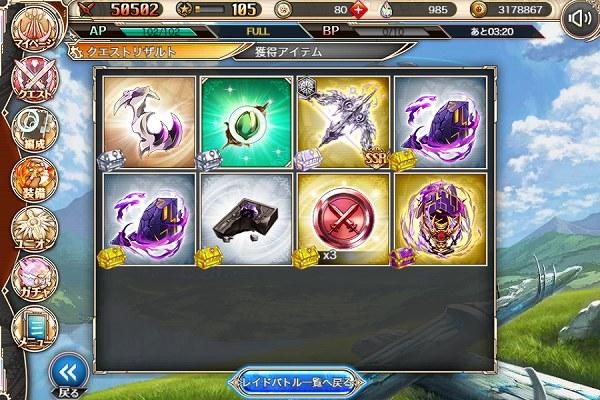Go back with the blue arrow button

pyautogui.click(x=66, y=374)
